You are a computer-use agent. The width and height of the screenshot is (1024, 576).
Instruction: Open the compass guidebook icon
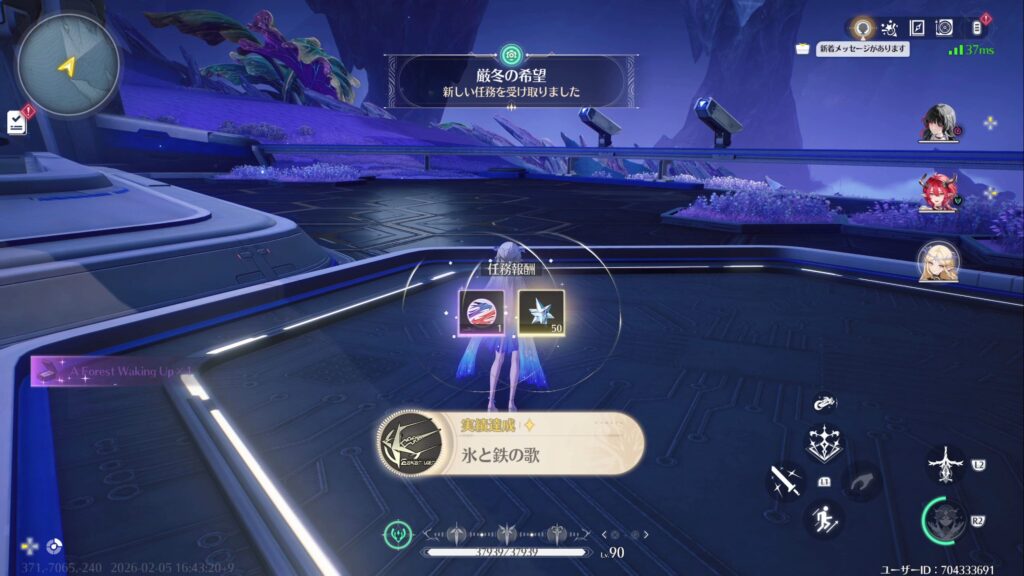pyautogui.click(x=916, y=28)
